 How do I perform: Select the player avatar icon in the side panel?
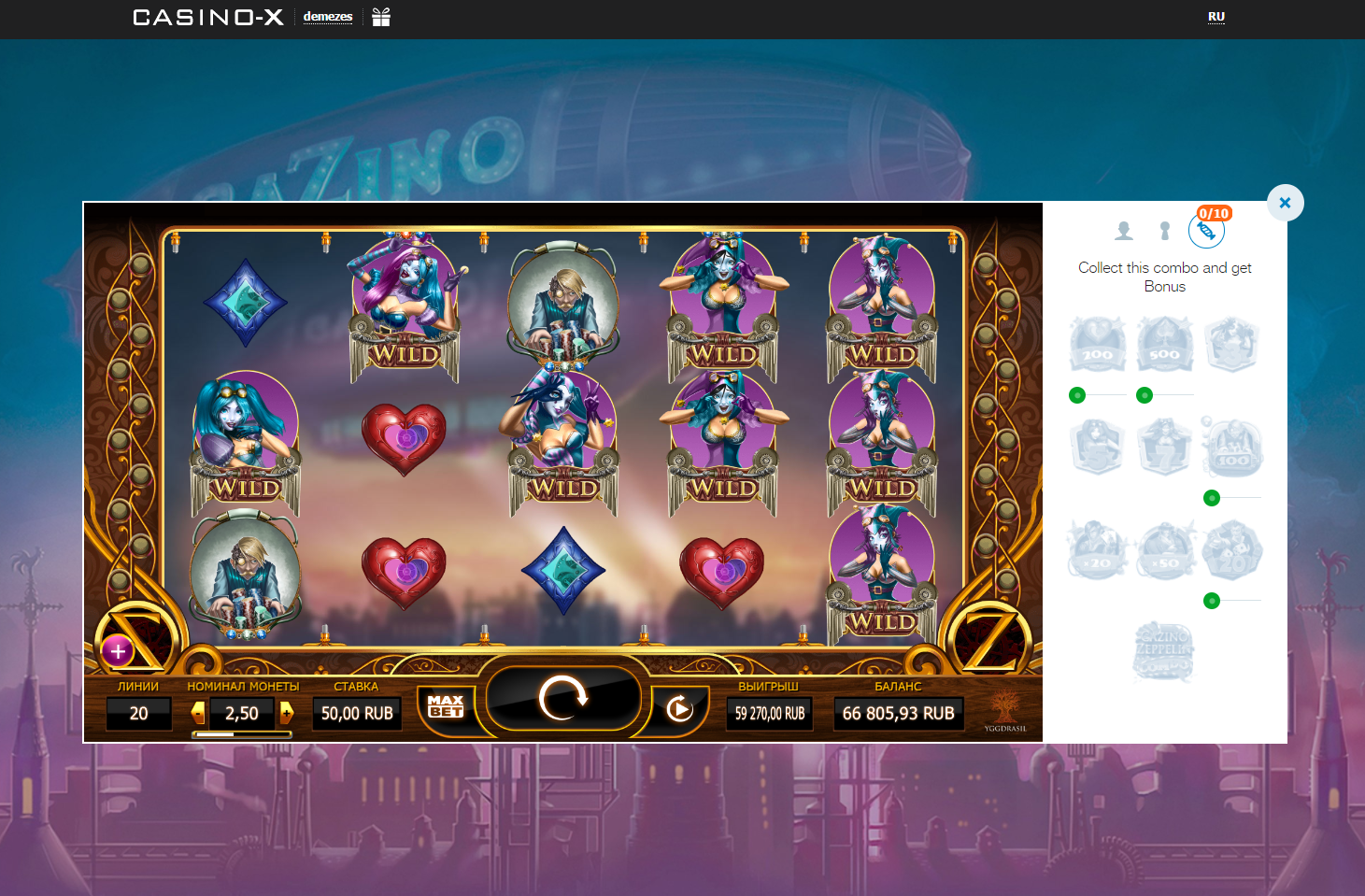click(x=1124, y=230)
